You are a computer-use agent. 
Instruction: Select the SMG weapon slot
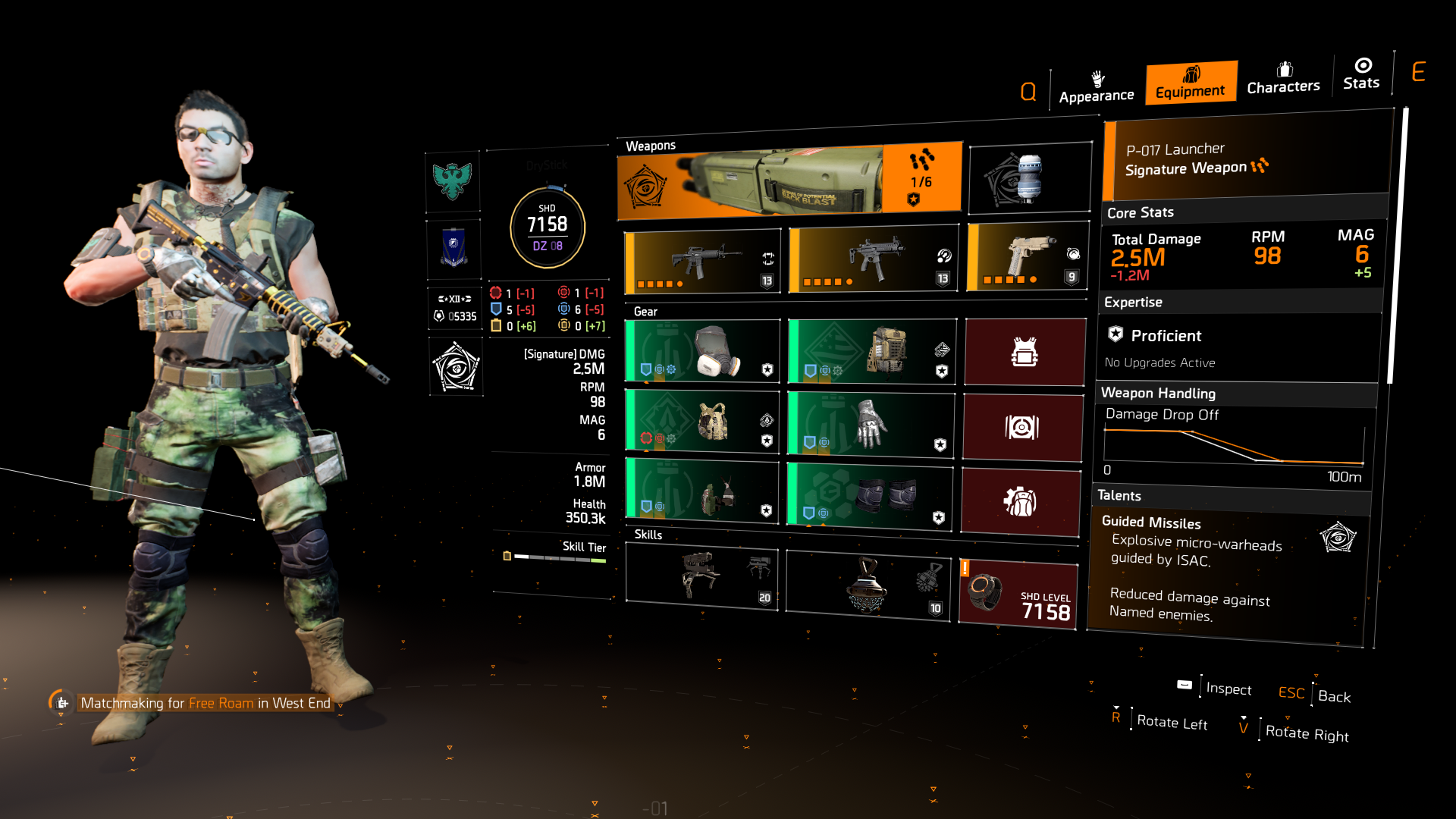click(872, 258)
